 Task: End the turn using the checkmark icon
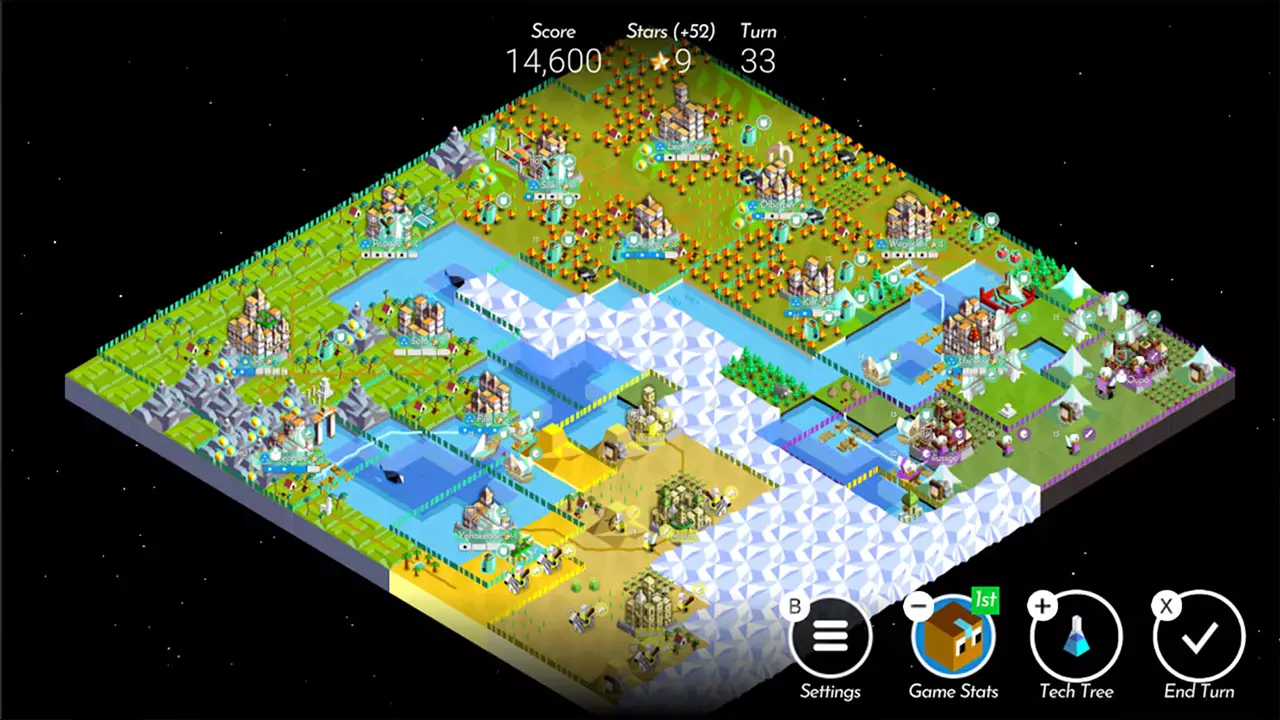1198,640
